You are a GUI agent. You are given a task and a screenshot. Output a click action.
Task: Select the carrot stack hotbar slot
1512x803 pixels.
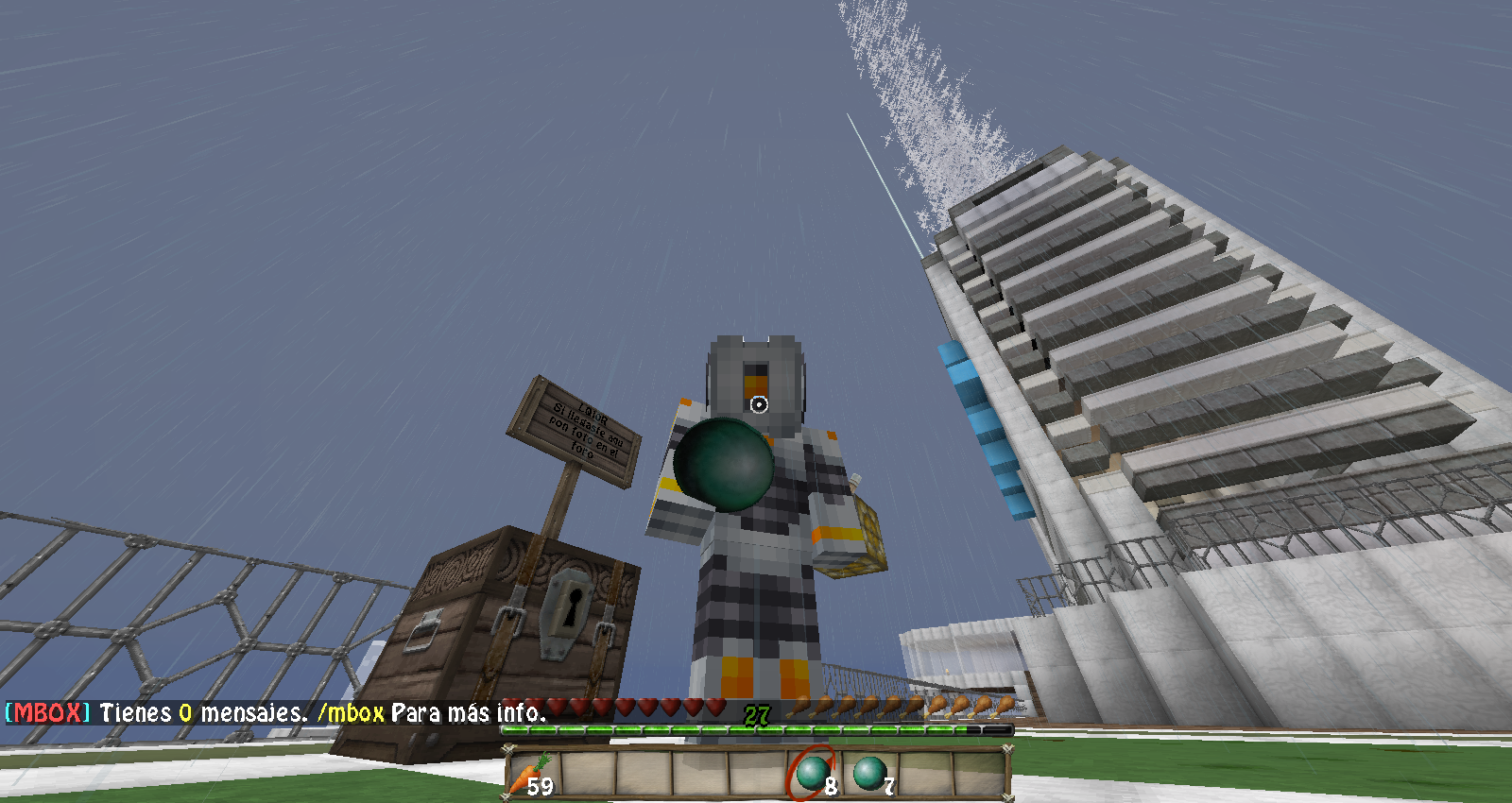click(x=532, y=774)
